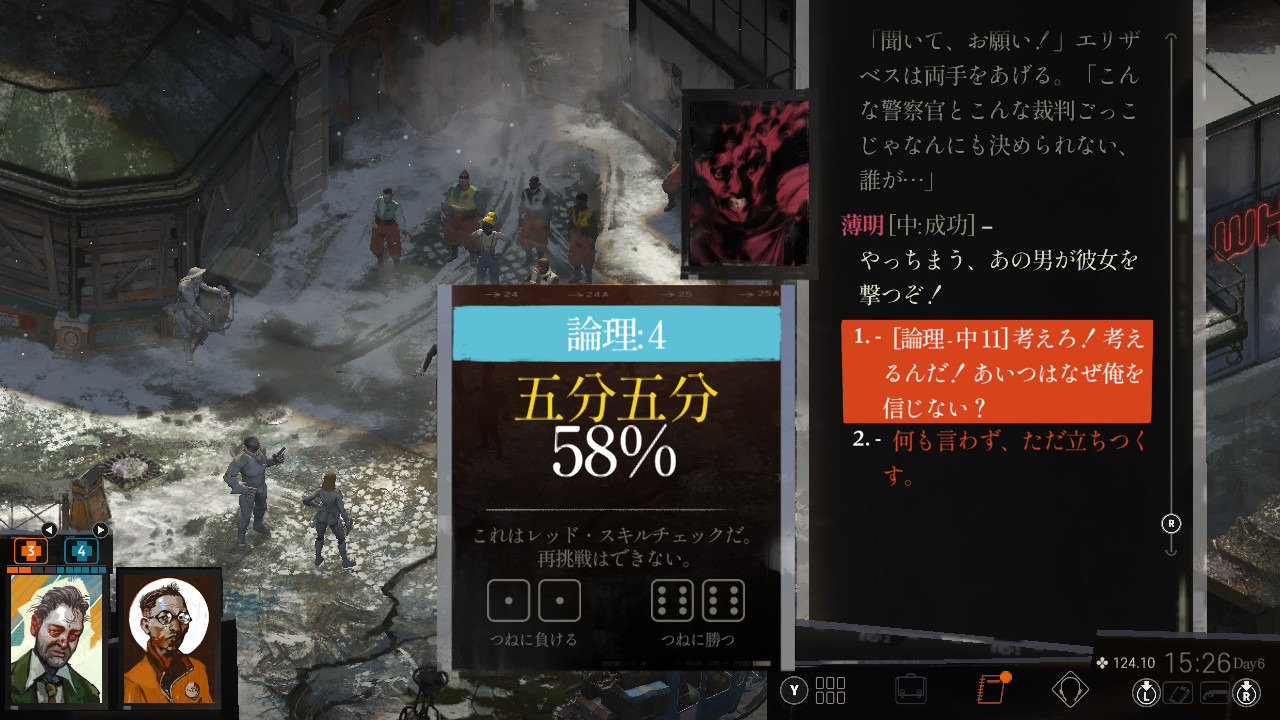Open the orange journal notebook

click(991, 690)
